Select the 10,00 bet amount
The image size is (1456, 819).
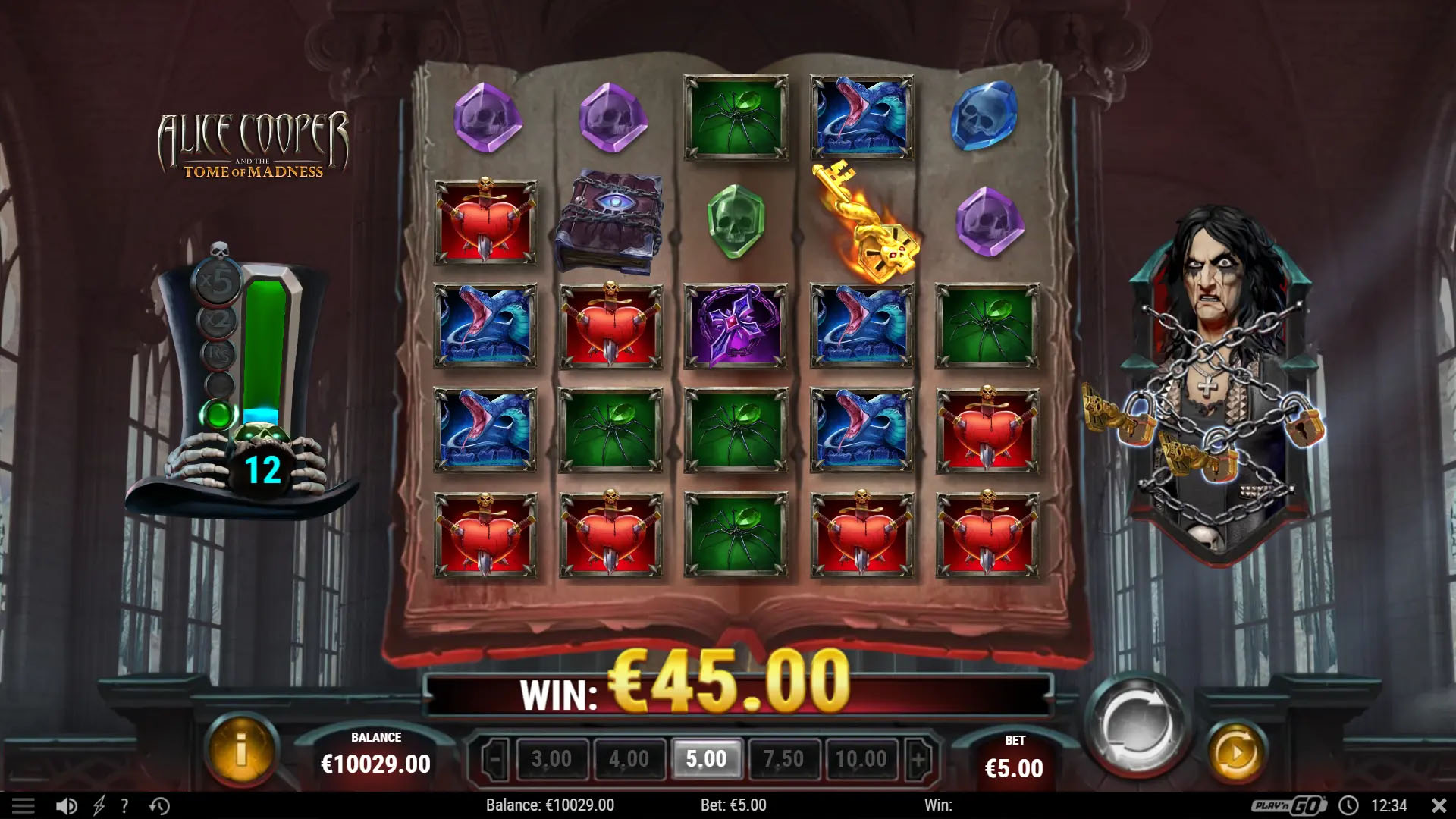pos(861,758)
